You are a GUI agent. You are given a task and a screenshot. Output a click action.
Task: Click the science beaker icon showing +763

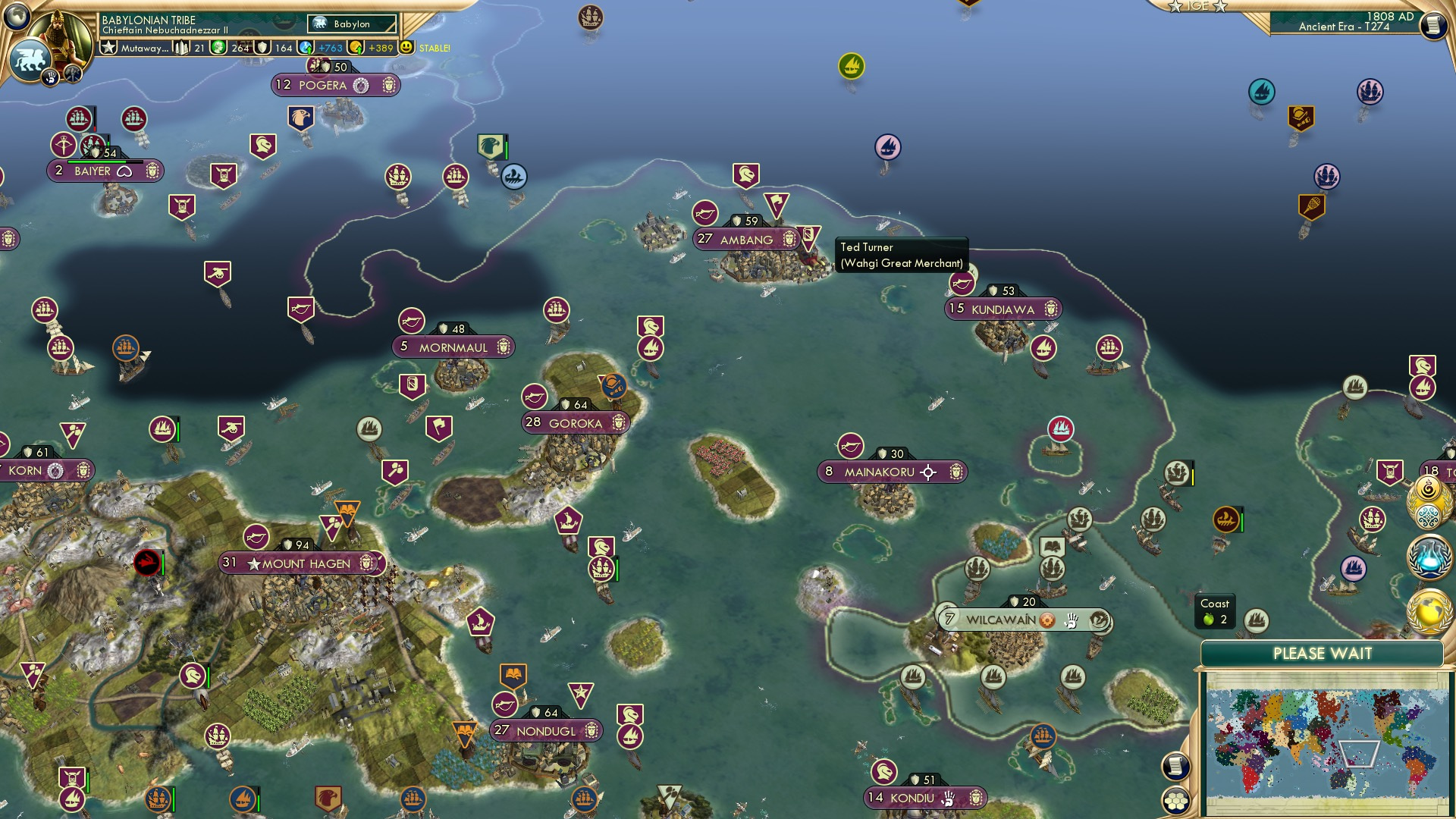(306, 47)
